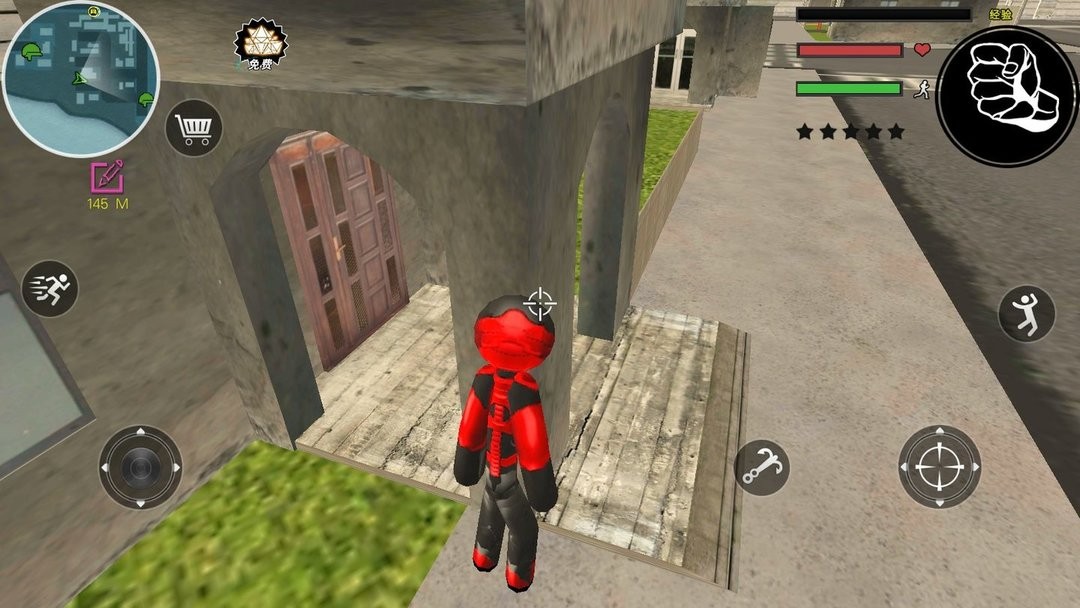The height and width of the screenshot is (608, 1080).
Task: Select the pink waypoint marker icon
Action: 106,176
